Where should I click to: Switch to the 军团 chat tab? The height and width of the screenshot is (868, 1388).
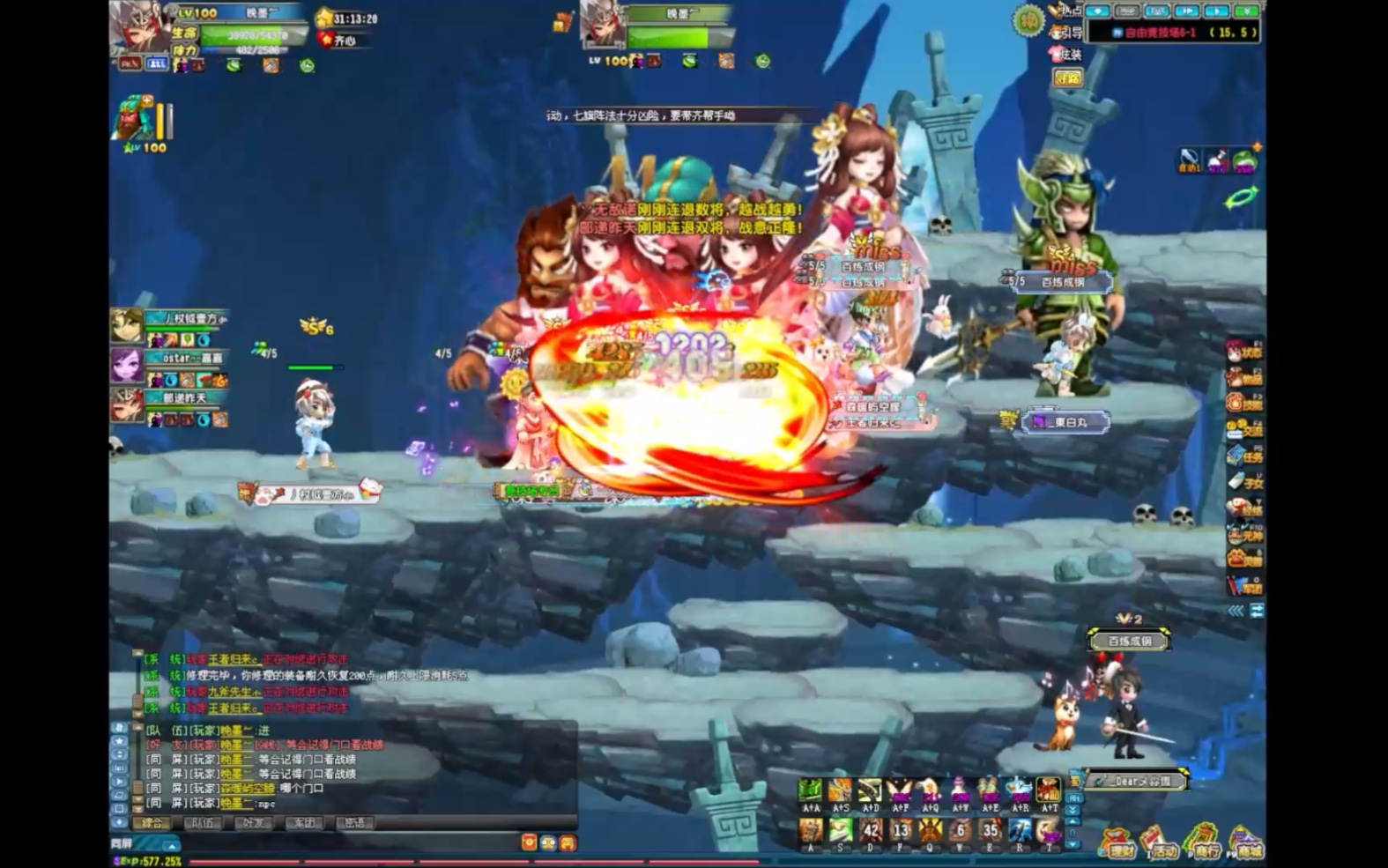coord(304,823)
